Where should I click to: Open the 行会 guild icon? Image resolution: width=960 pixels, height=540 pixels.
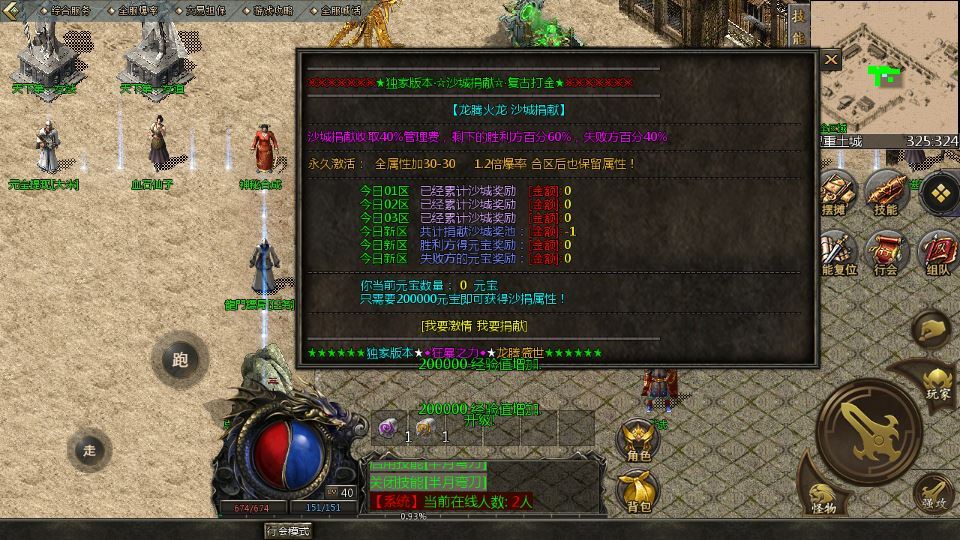885,252
